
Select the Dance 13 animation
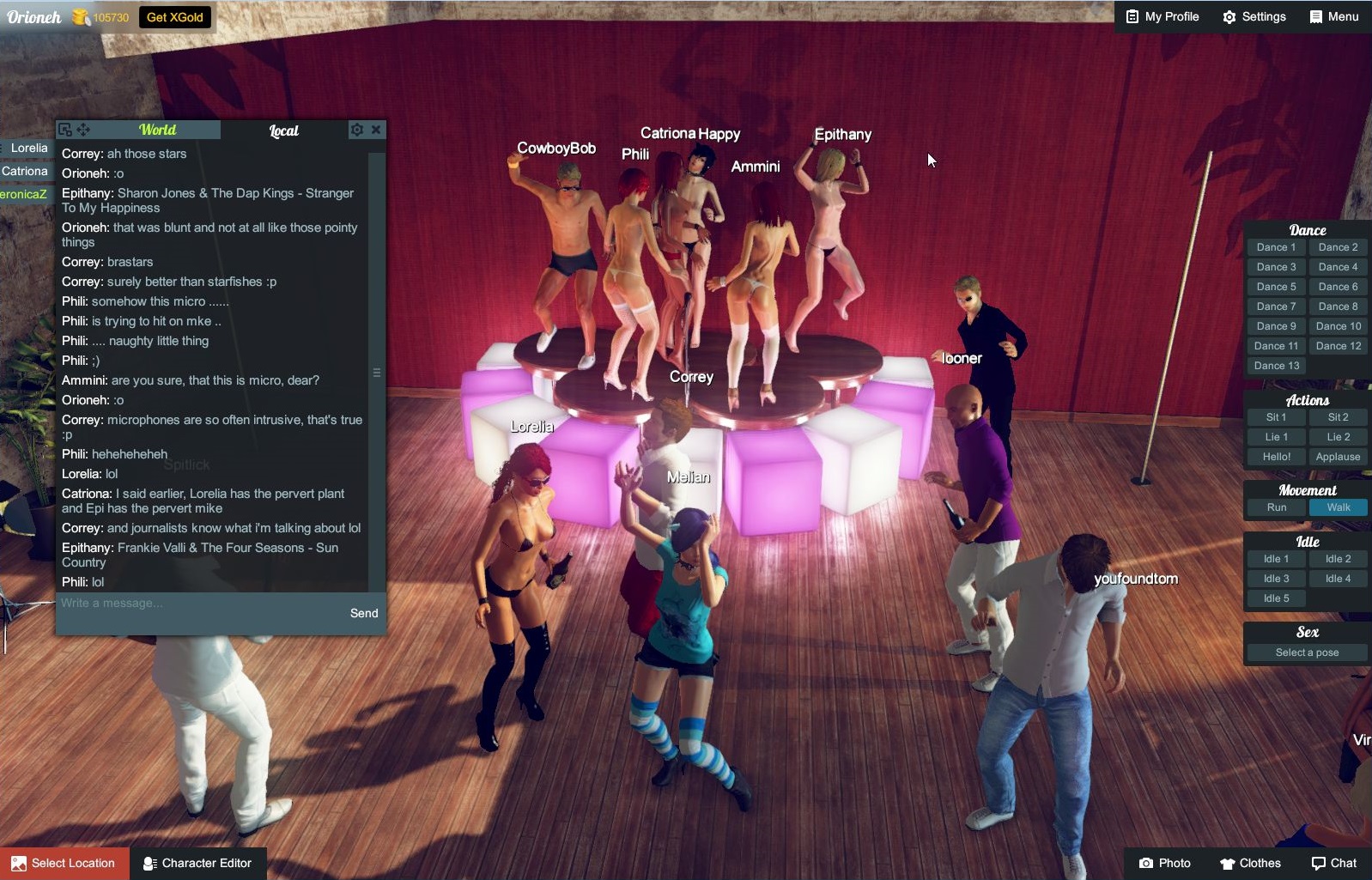[1276, 366]
